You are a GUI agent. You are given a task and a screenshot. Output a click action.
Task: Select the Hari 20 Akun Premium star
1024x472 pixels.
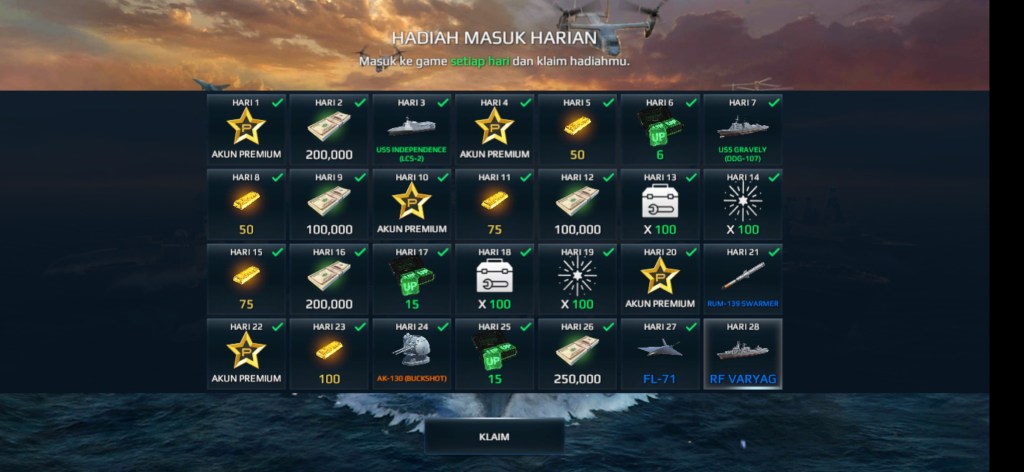(x=660, y=279)
